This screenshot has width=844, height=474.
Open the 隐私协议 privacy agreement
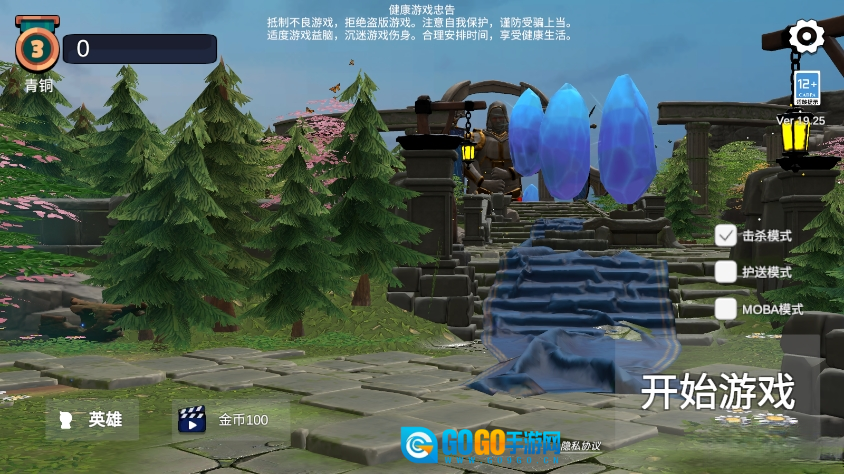click(580, 445)
